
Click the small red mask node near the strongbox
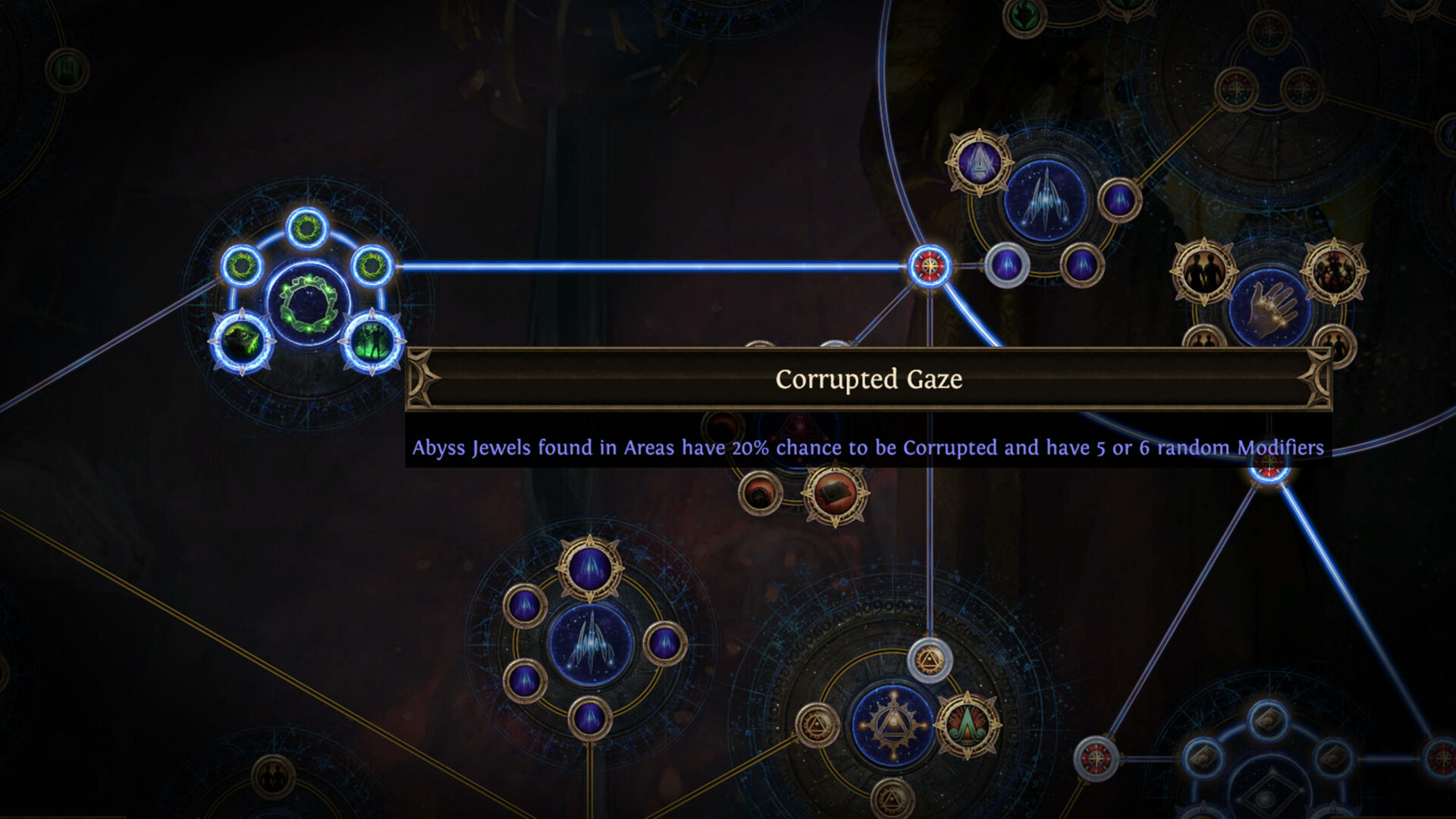click(758, 493)
